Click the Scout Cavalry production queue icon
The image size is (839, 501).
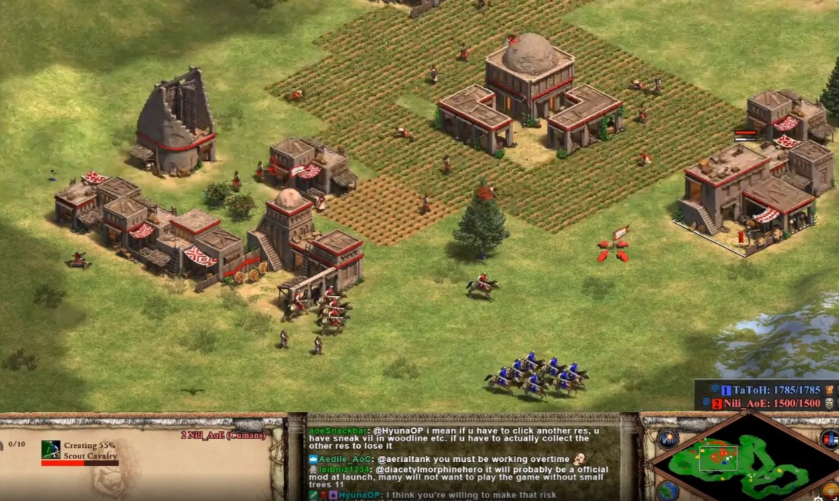pyautogui.click(x=51, y=449)
